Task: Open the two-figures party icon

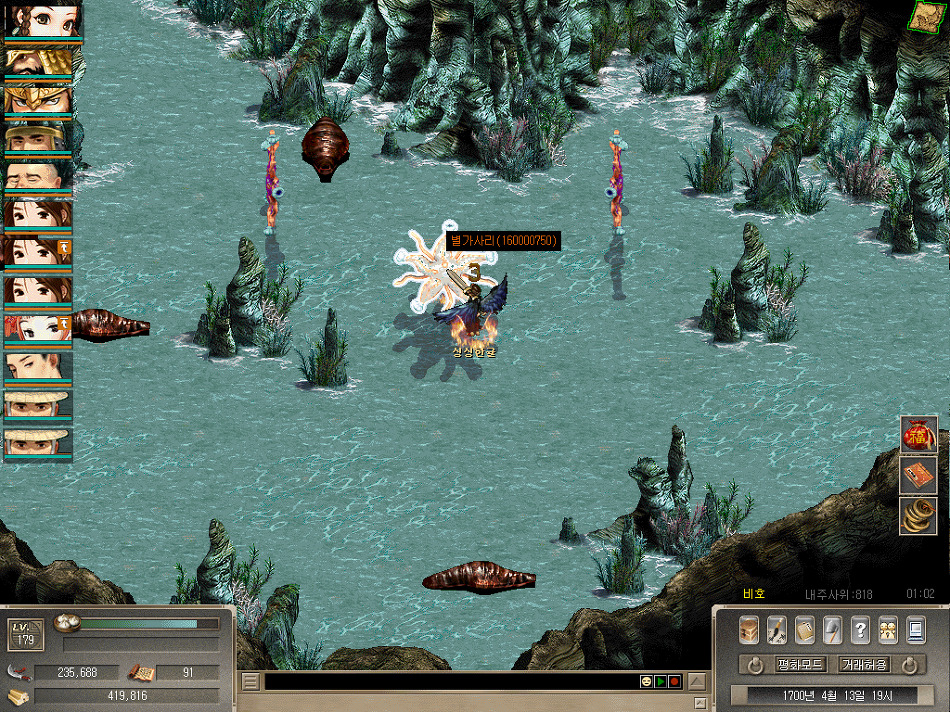Action: point(887,630)
